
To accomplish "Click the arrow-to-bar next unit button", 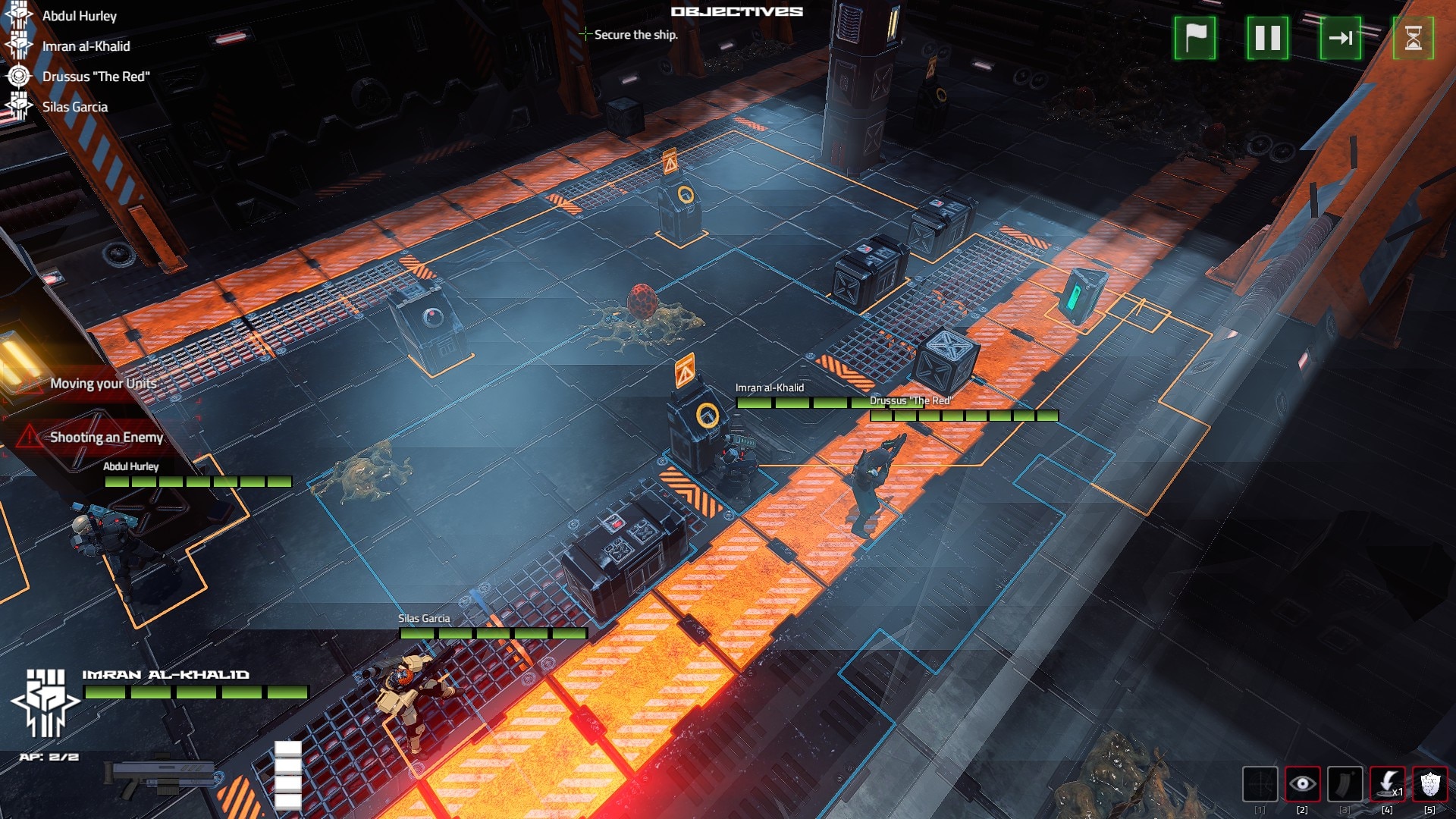I will pyautogui.click(x=1340, y=38).
